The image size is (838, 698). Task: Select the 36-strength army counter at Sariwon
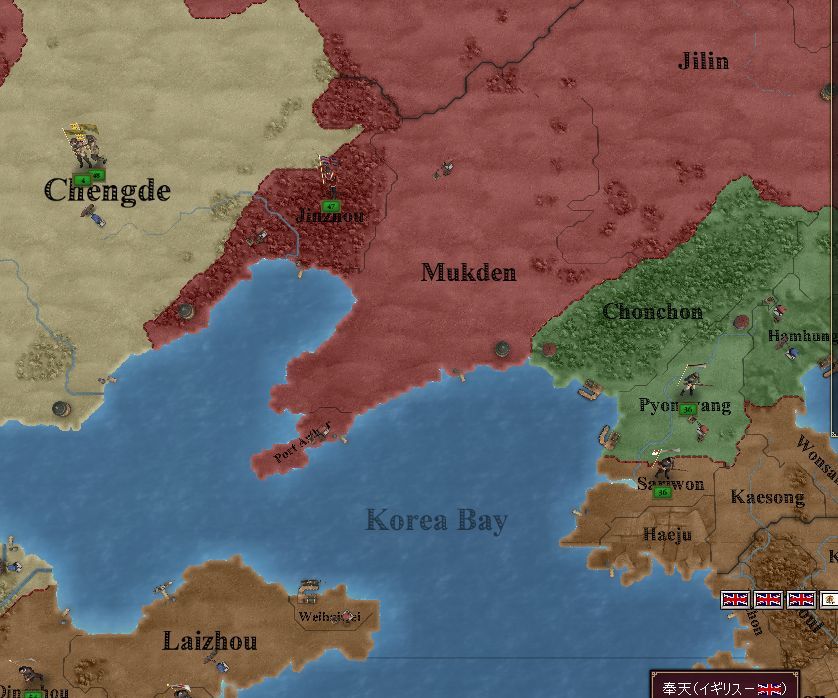[662, 492]
